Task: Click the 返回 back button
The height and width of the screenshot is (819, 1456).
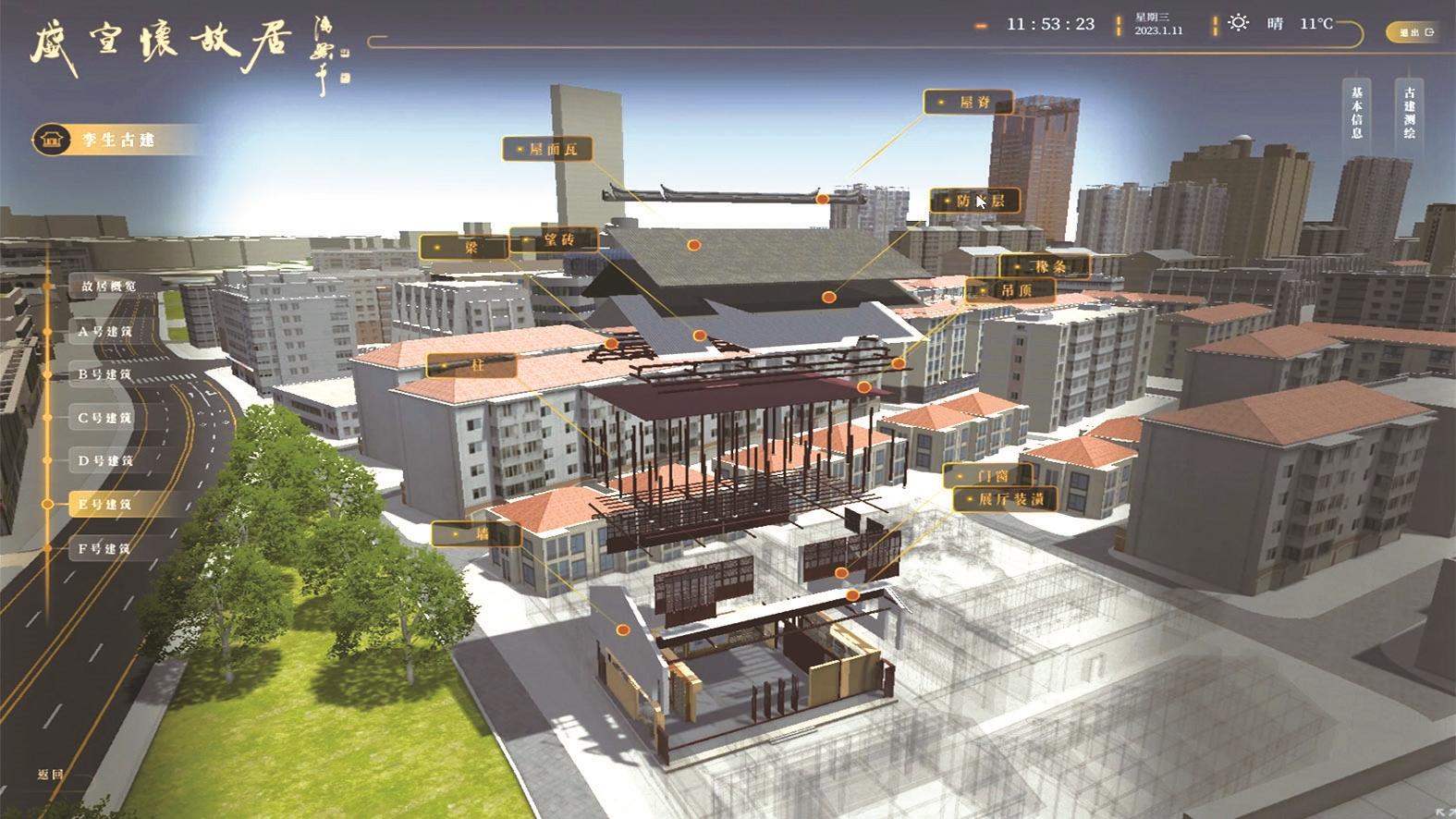Action: 50,775
